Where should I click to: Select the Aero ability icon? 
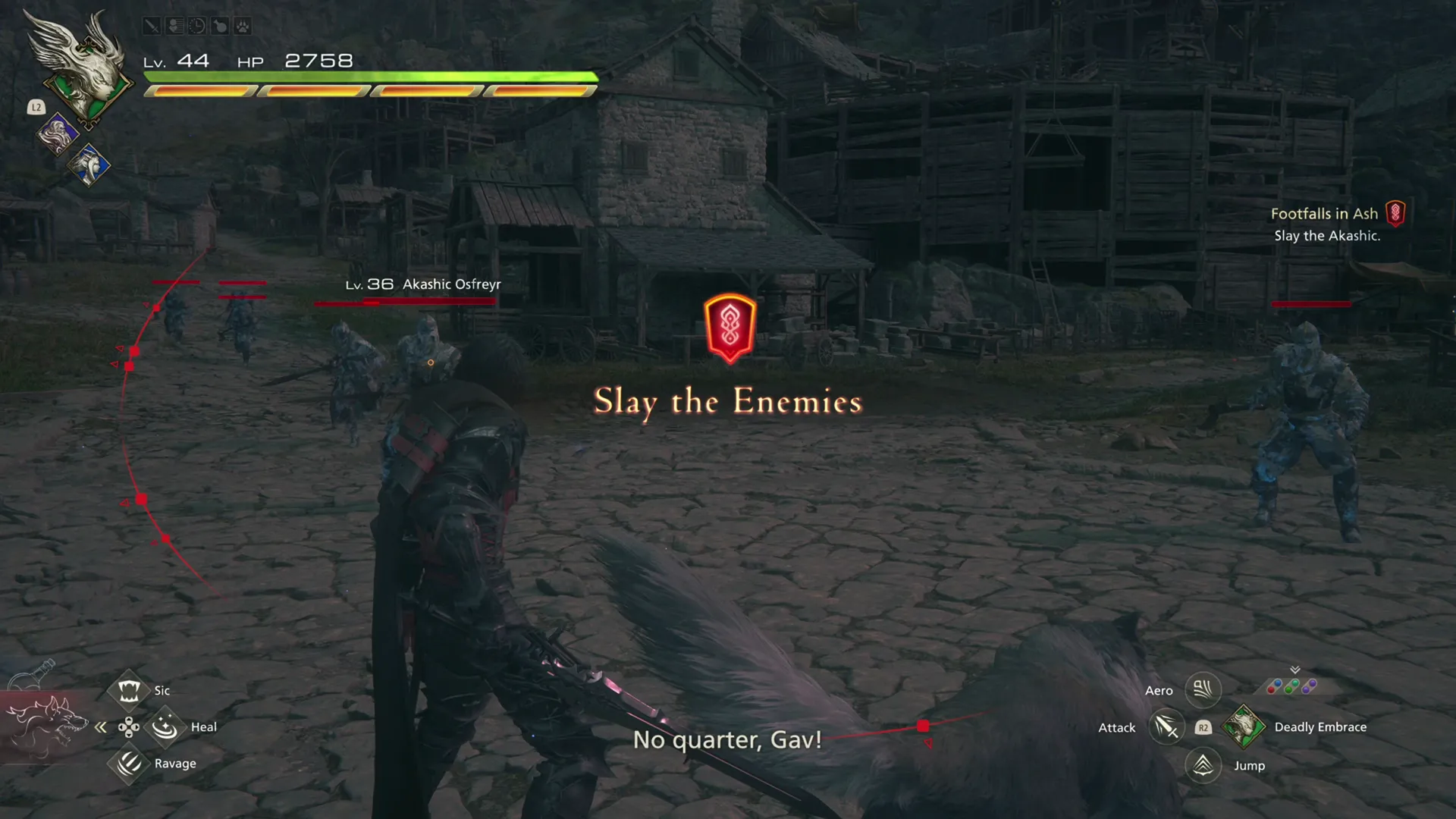(x=1202, y=690)
